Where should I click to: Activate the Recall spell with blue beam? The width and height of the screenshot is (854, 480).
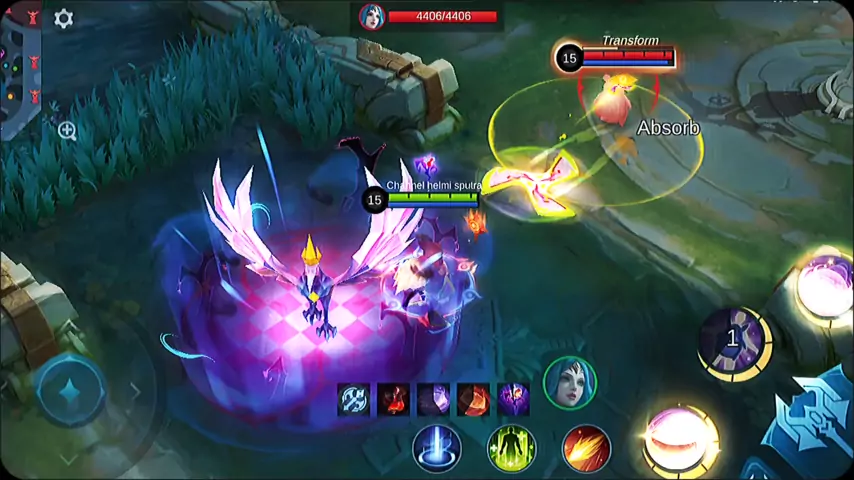click(x=437, y=447)
